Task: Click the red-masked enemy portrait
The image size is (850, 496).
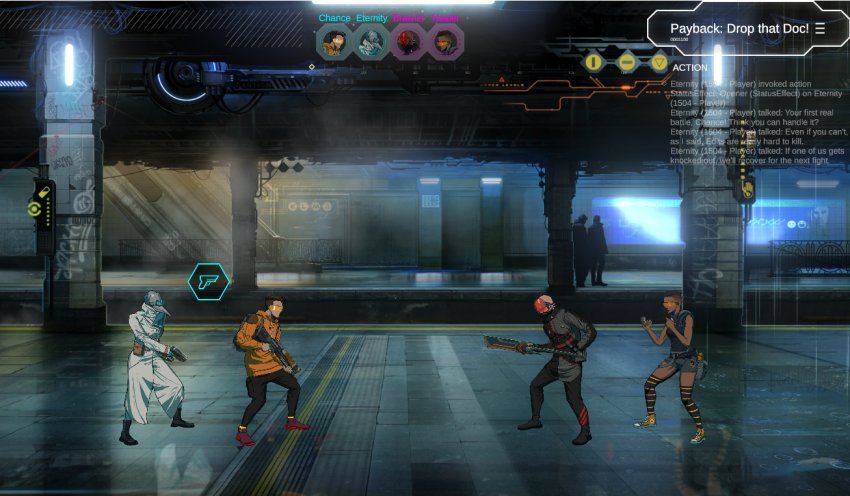Action: (x=408, y=43)
